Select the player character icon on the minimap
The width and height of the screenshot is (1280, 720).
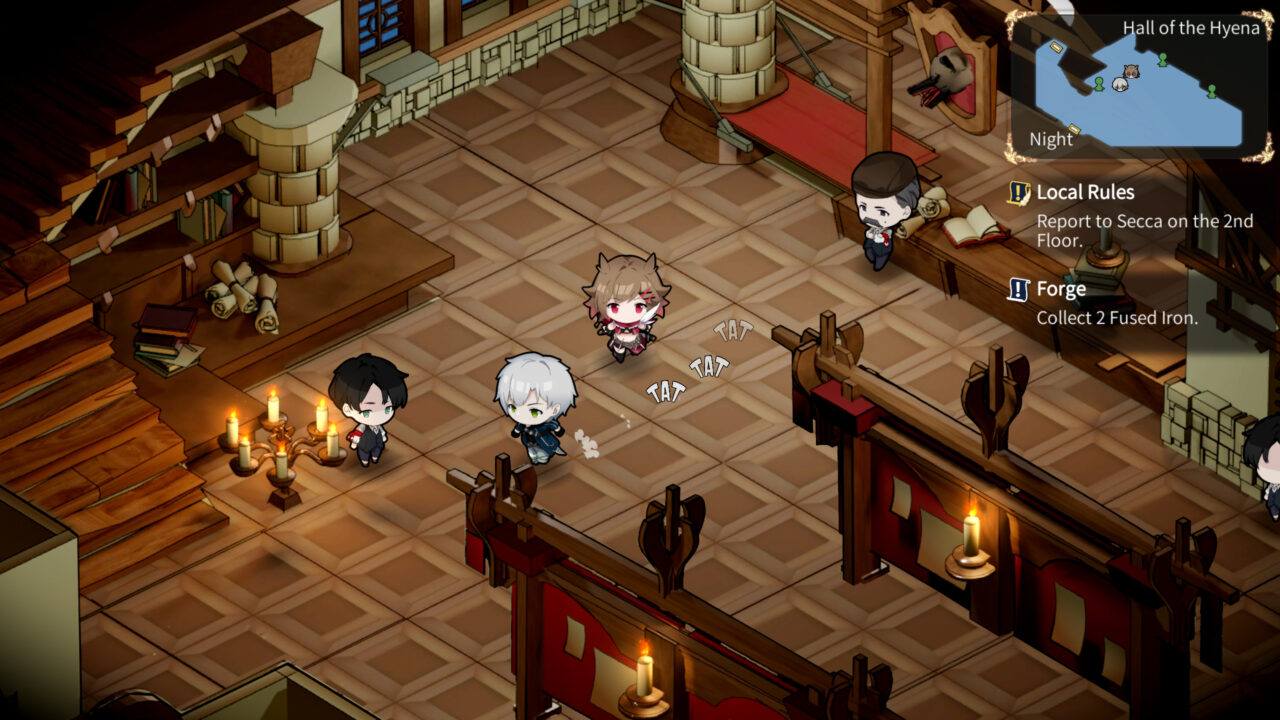tap(1119, 84)
